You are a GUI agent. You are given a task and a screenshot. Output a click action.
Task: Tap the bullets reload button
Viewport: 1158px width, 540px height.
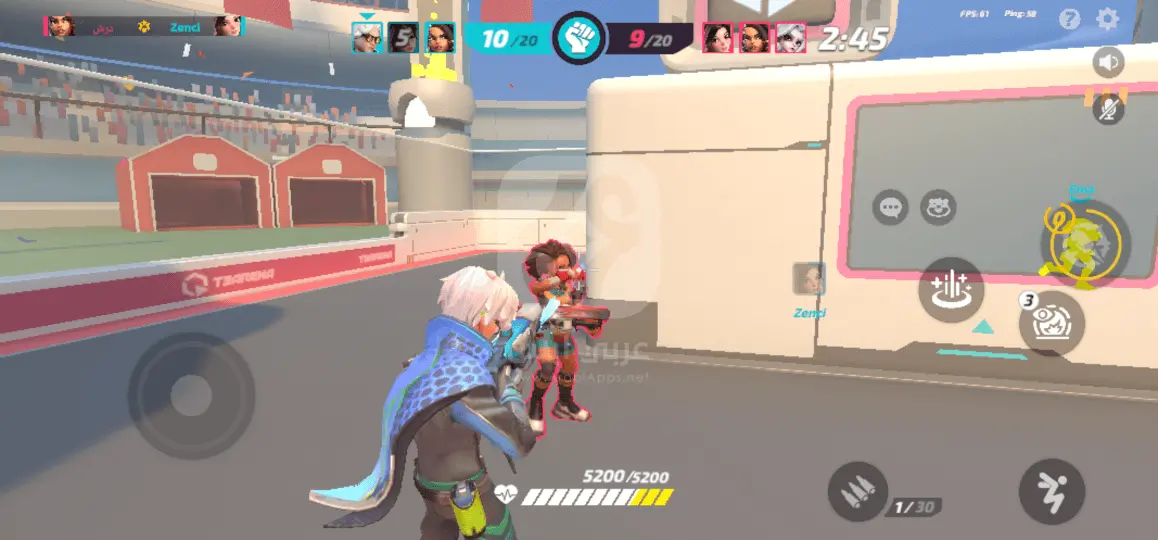tap(859, 493)
